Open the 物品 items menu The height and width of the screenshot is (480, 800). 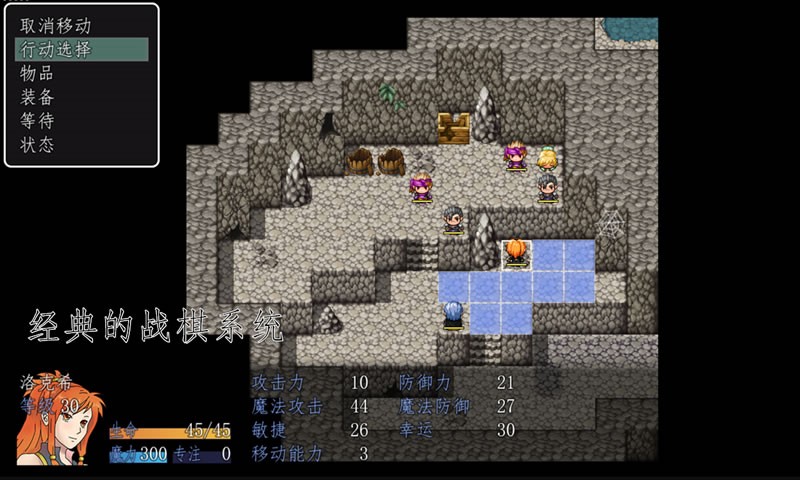pyautogui.click(x=38, y=73)
